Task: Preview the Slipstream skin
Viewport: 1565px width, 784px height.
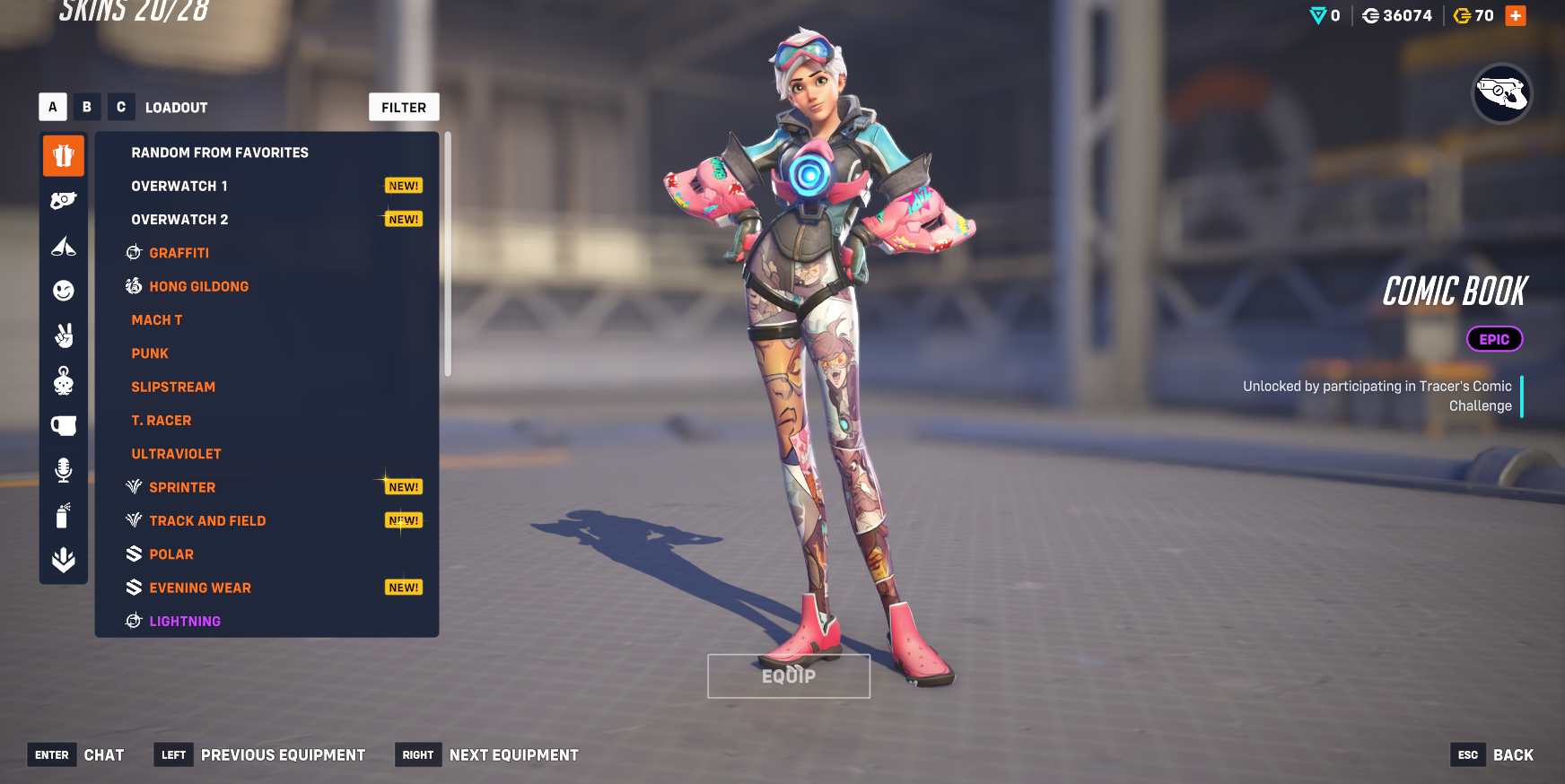Action: click(x=173, y=388)
